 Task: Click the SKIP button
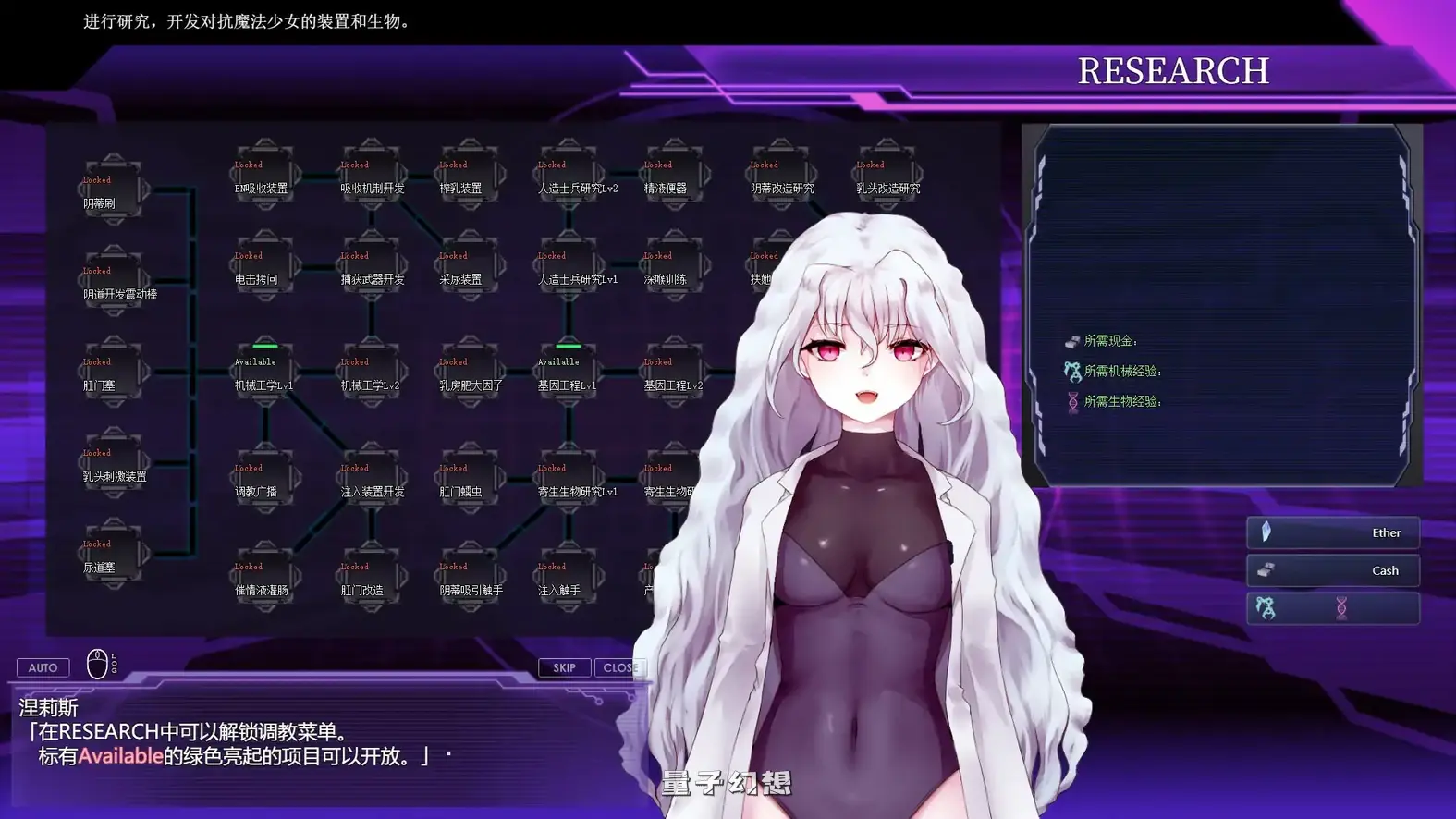(x=564, y=667)
